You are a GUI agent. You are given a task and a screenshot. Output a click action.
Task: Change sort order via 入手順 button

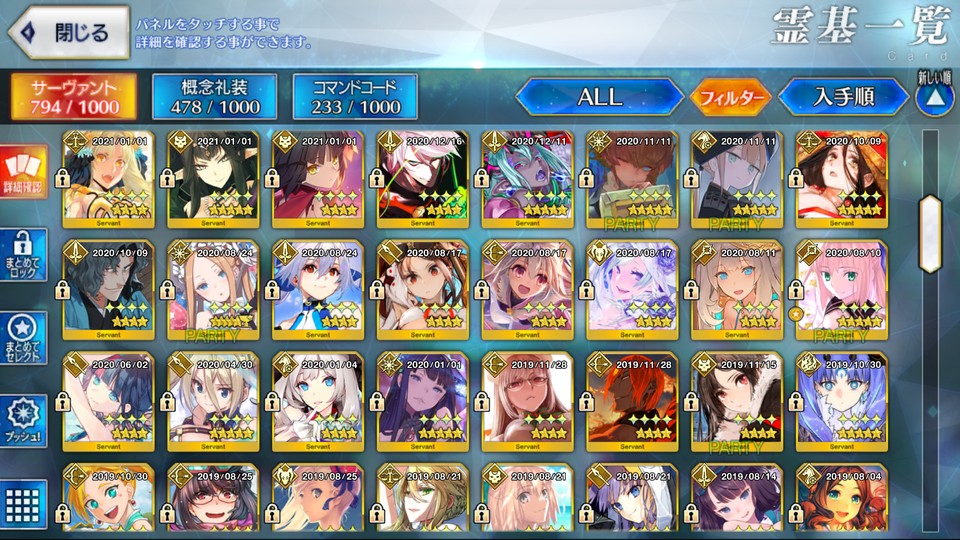coord(843,97)
